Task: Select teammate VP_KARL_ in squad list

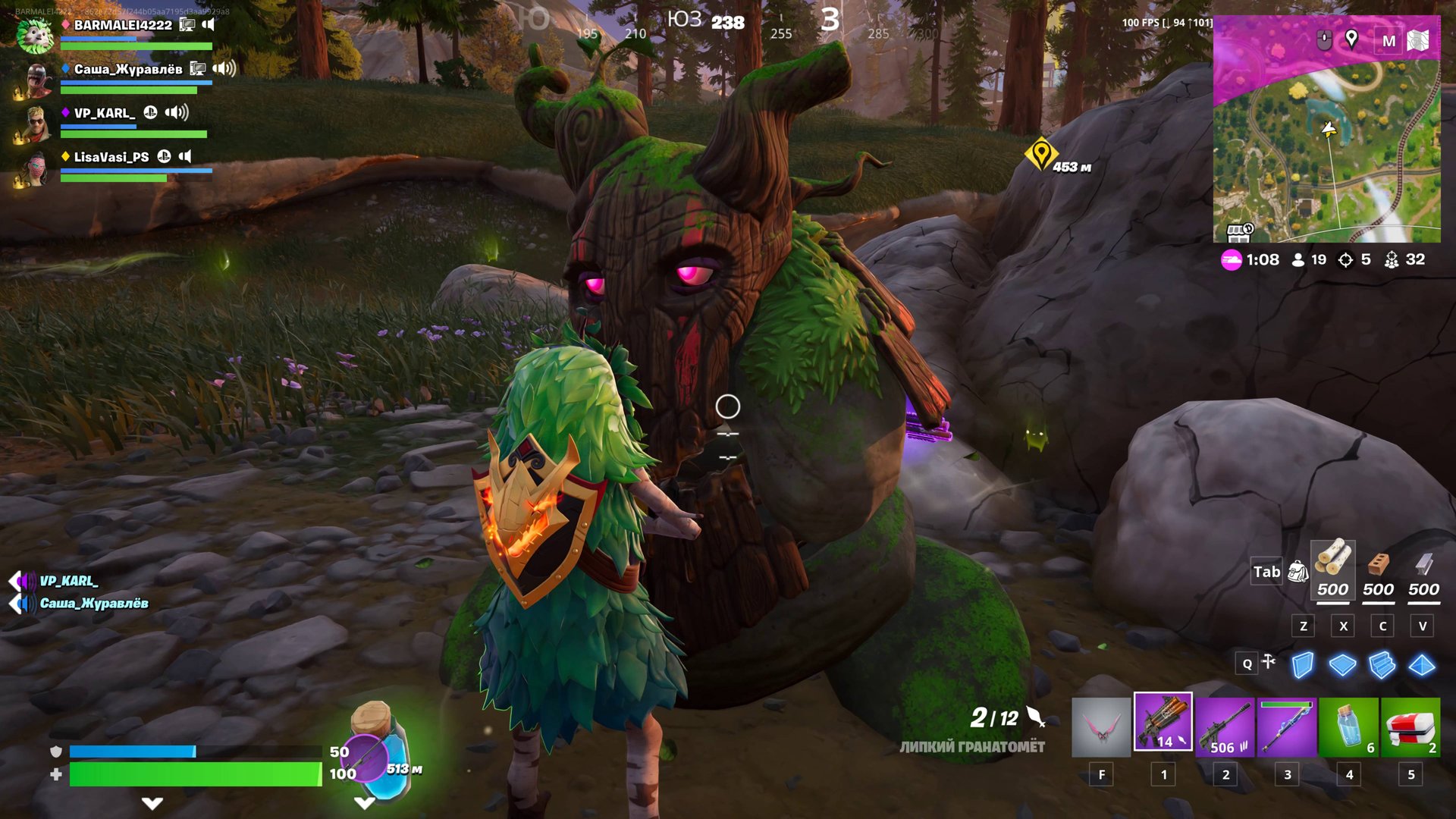Action: (x=105, y=113)
